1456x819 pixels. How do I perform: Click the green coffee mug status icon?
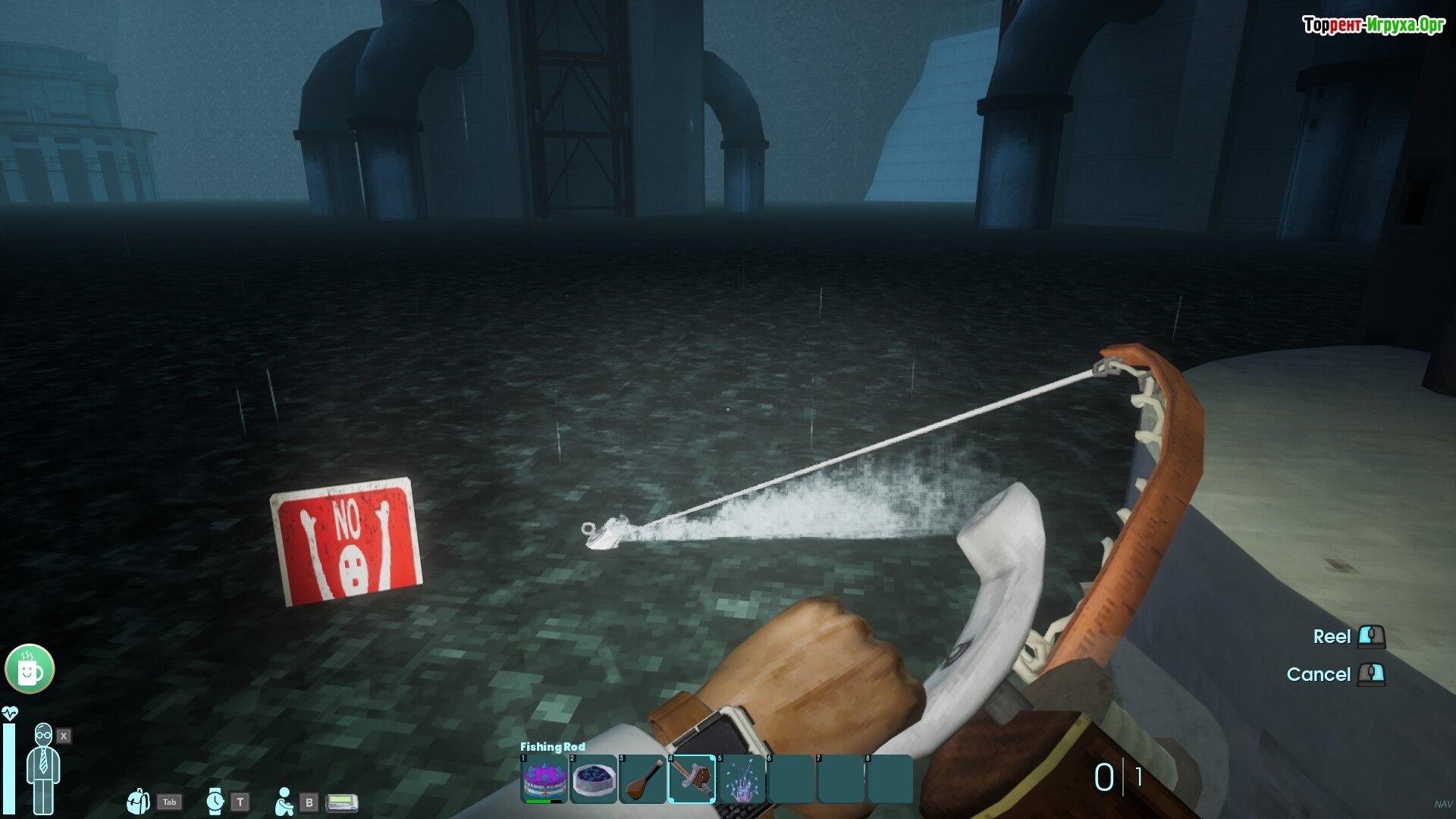(x=30, y=669)
